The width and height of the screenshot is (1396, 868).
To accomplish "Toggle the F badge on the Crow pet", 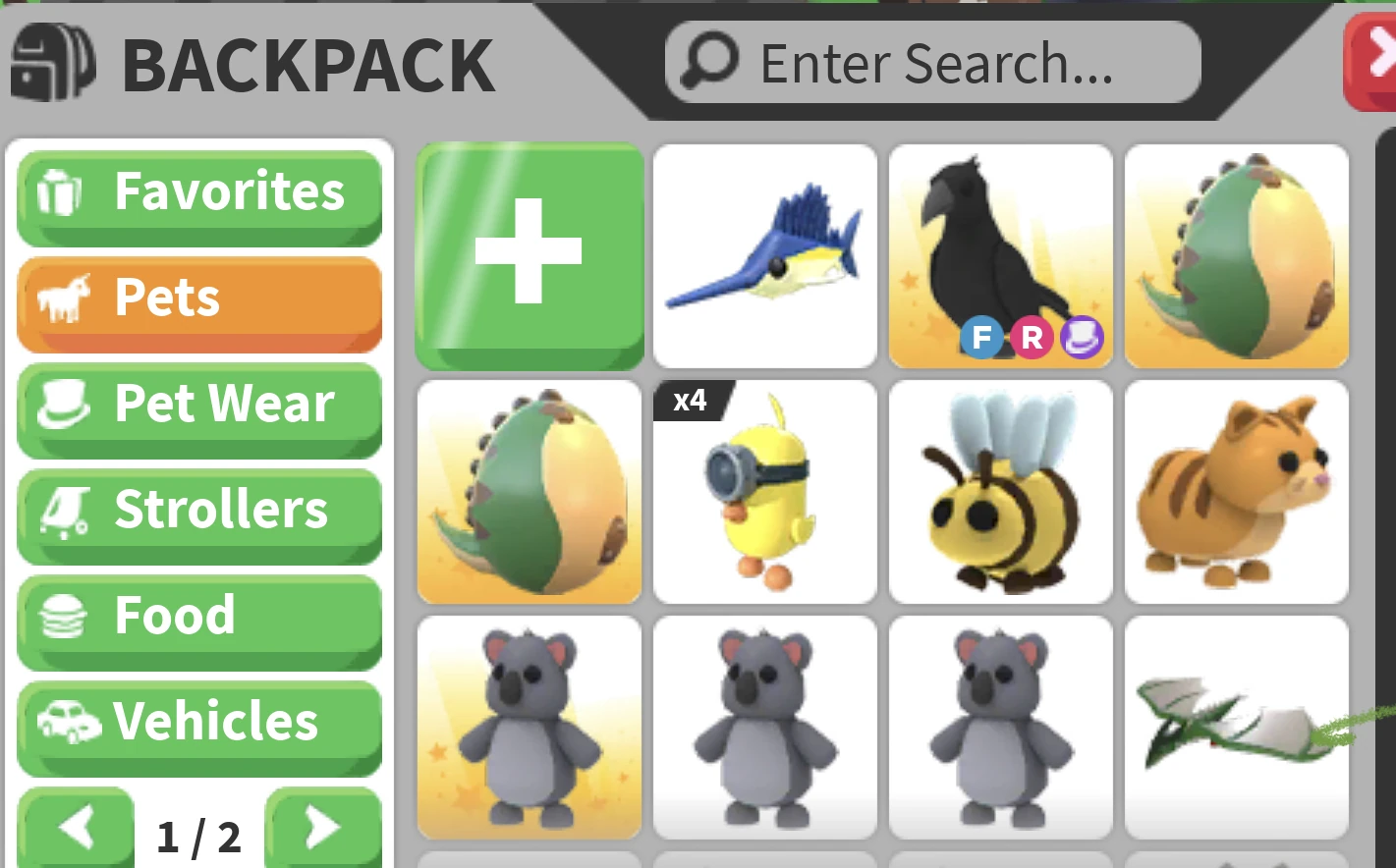I will (x=980, y=339).
